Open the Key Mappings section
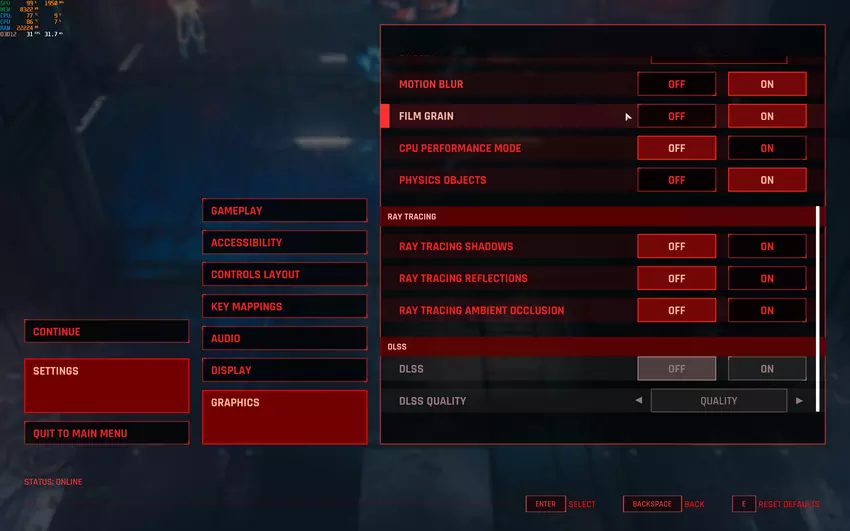The width and height of the screenshot is (850, 531). pos(284,307)
